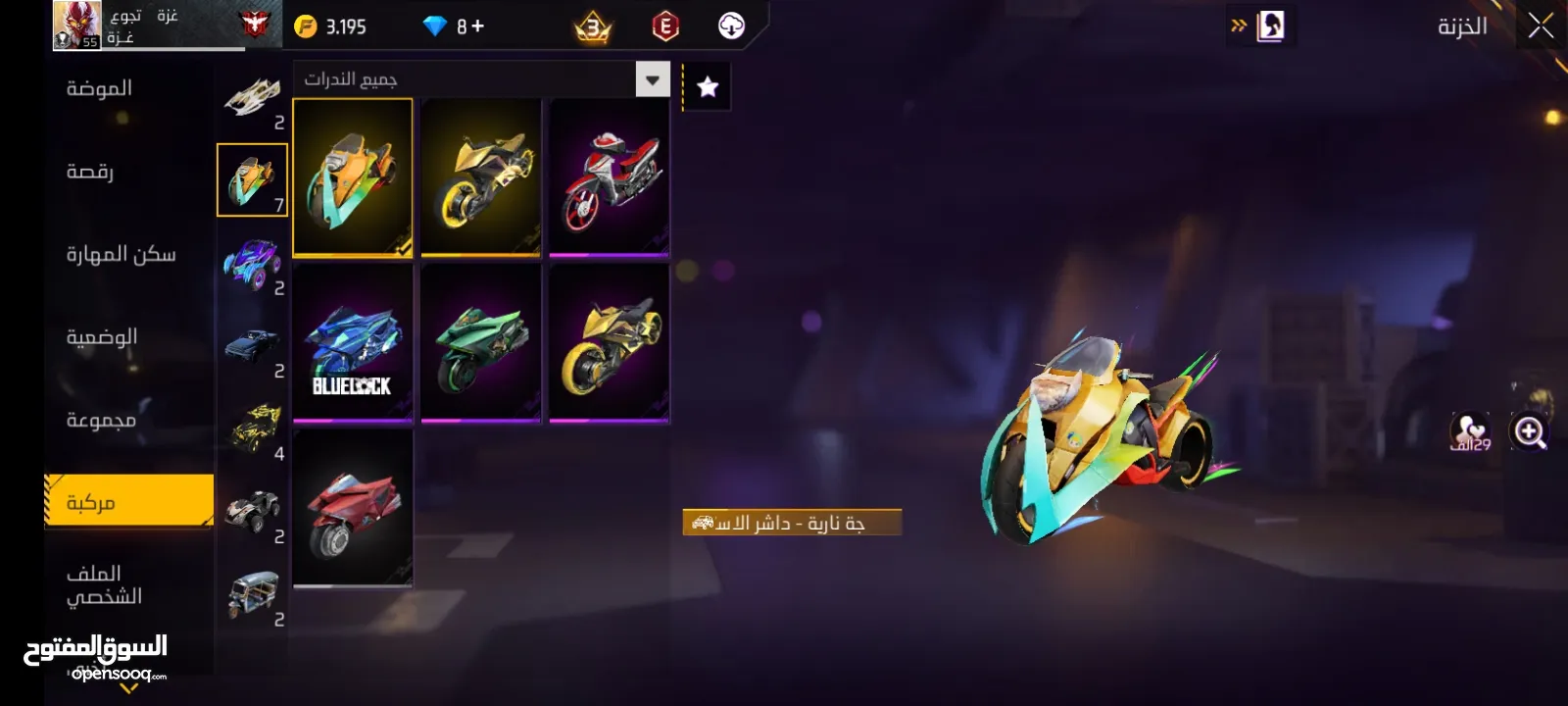1568x706 pixels.
Task: Select the highlighted مركبة vehicle tab
Action: pyautogui.click(x=128, y=501)
